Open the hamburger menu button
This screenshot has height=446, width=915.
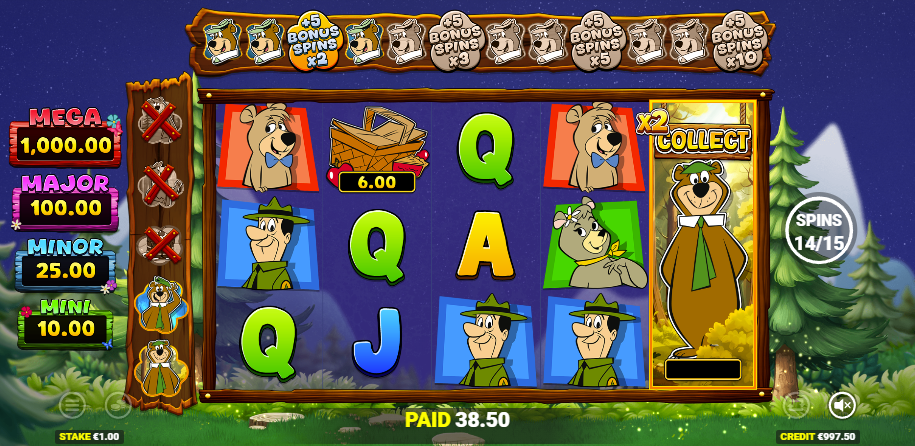coord(72,405)
